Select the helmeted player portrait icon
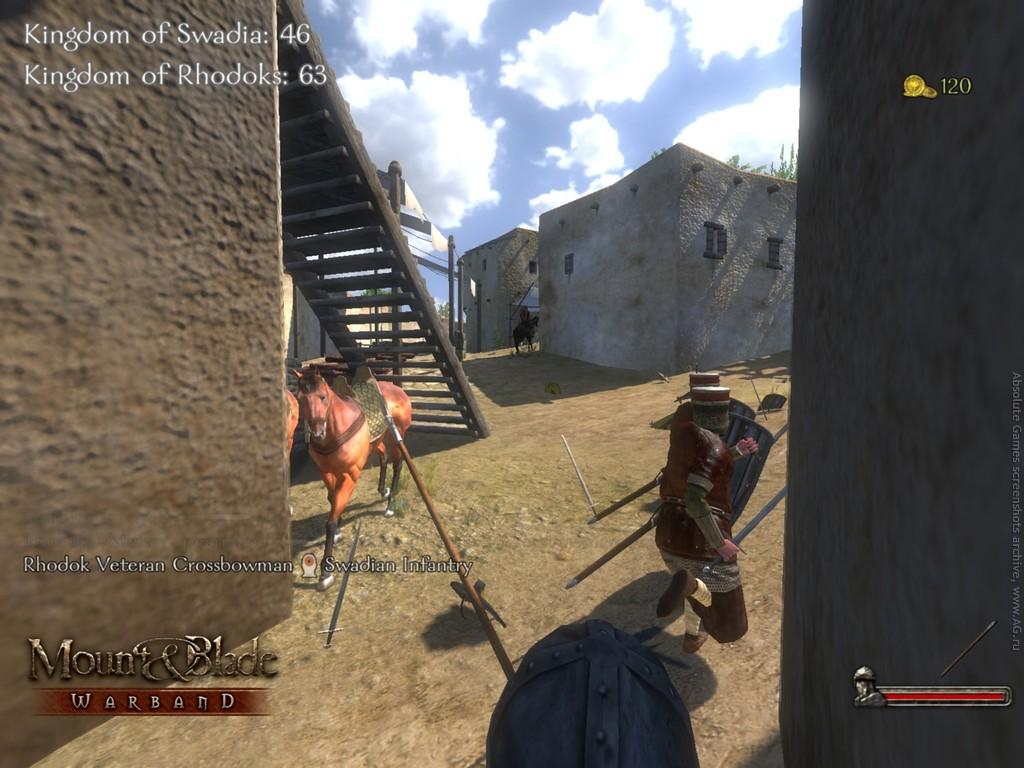This screenshot has height=768, width=1024. coord(867,686)
